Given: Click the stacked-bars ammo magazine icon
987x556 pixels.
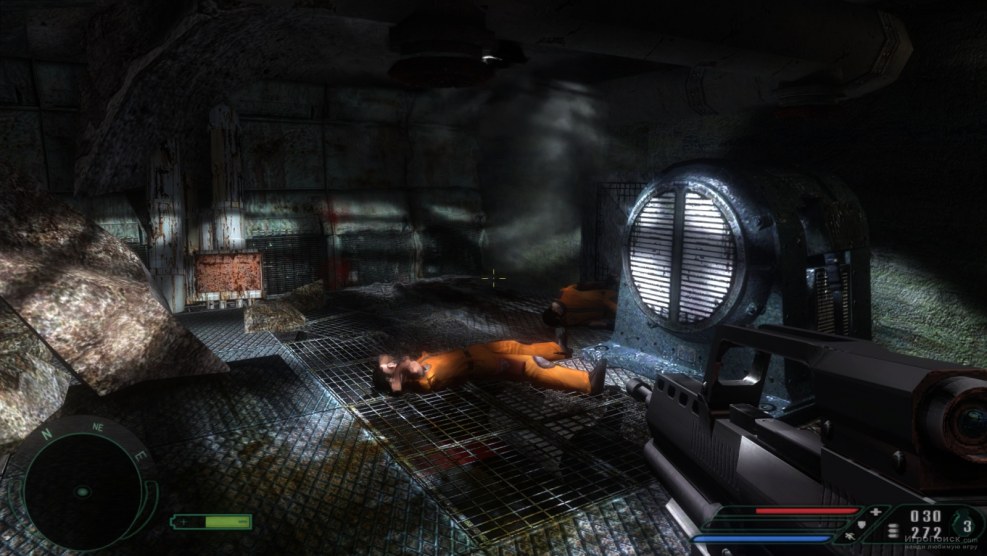Looking at the screenshot, I should point(893,531).
